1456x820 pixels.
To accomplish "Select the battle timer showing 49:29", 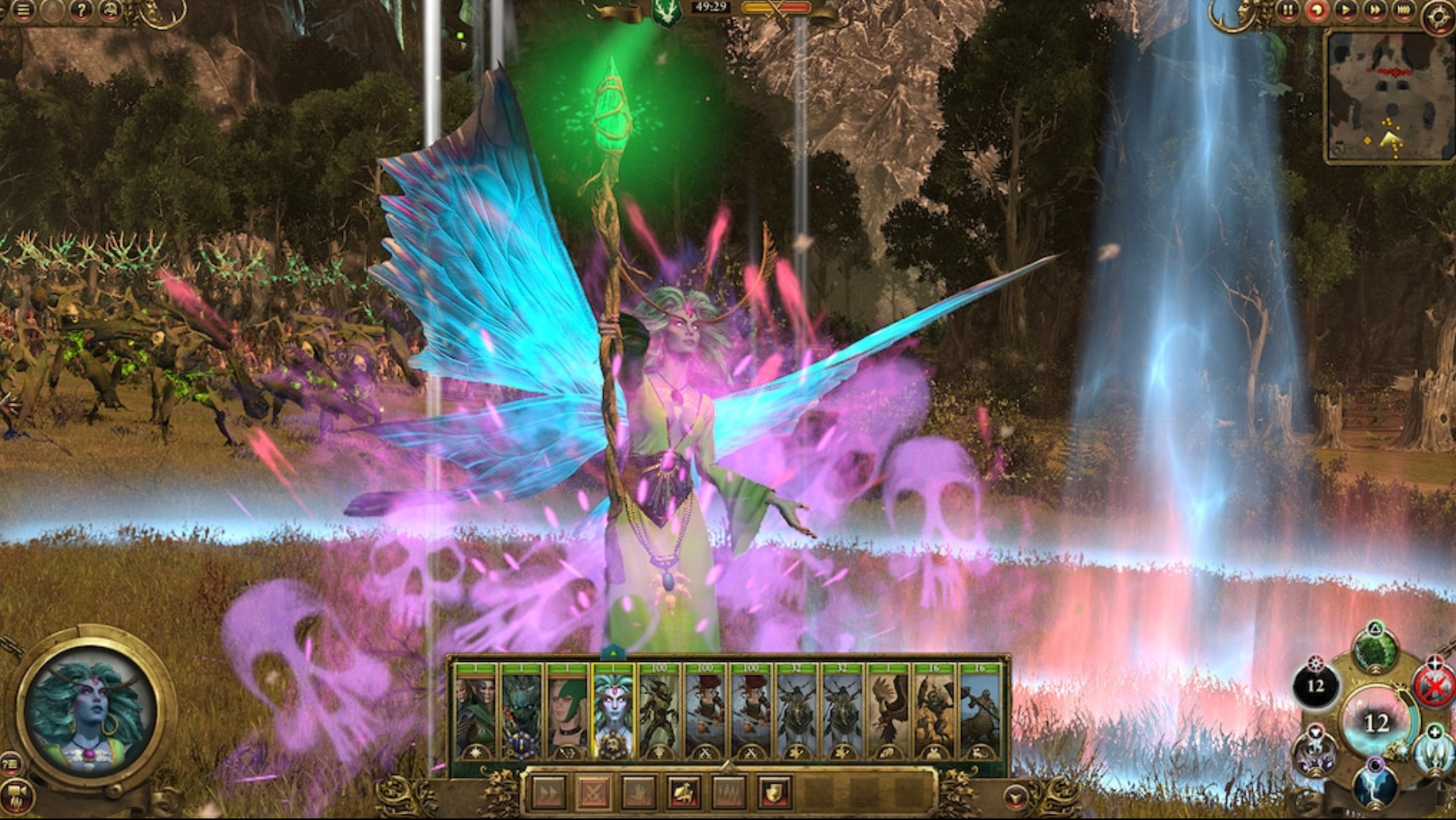I will [x=709, y=8].
